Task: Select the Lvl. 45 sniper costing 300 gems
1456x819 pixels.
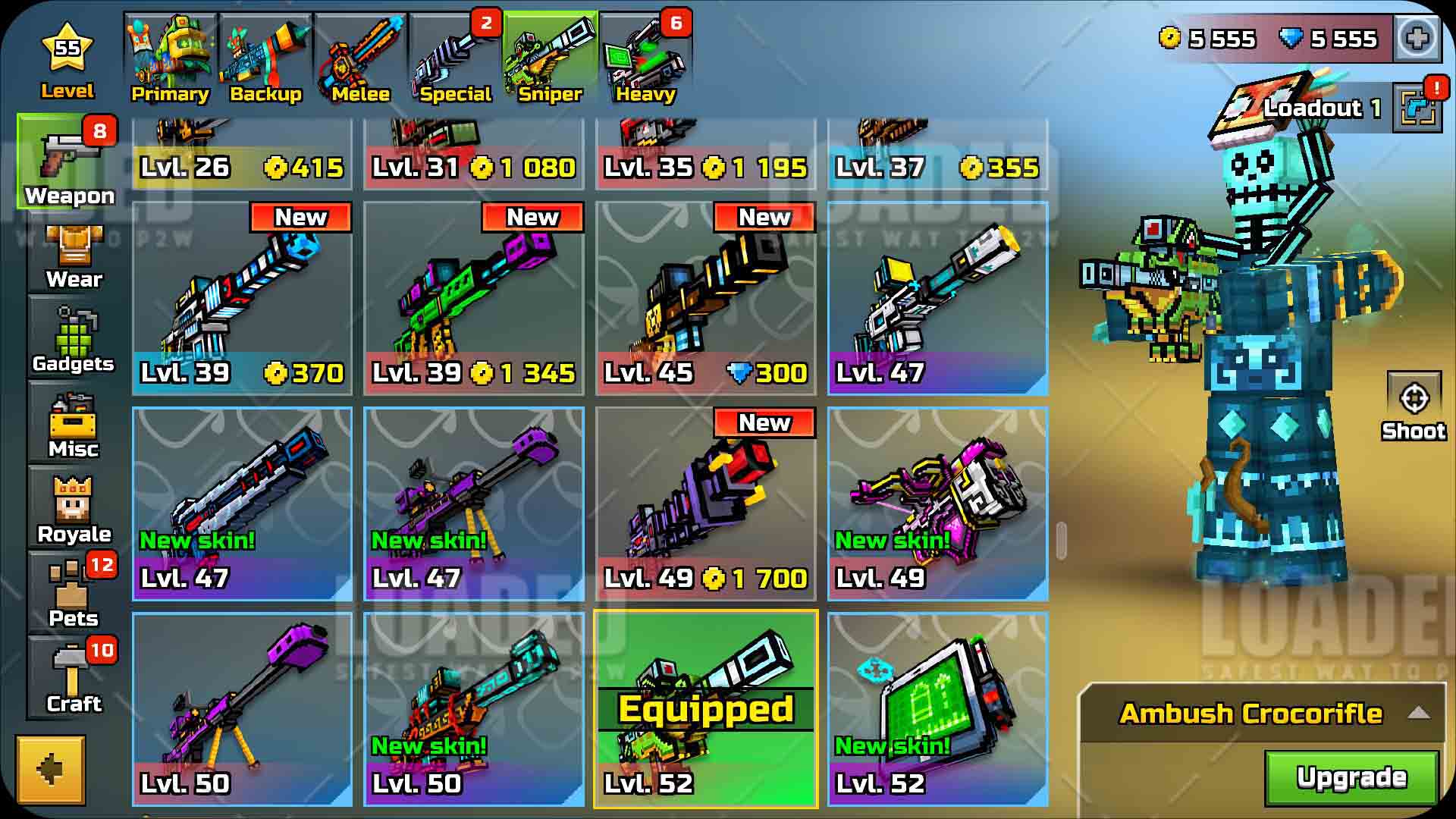Action: (x=705, y=299)
